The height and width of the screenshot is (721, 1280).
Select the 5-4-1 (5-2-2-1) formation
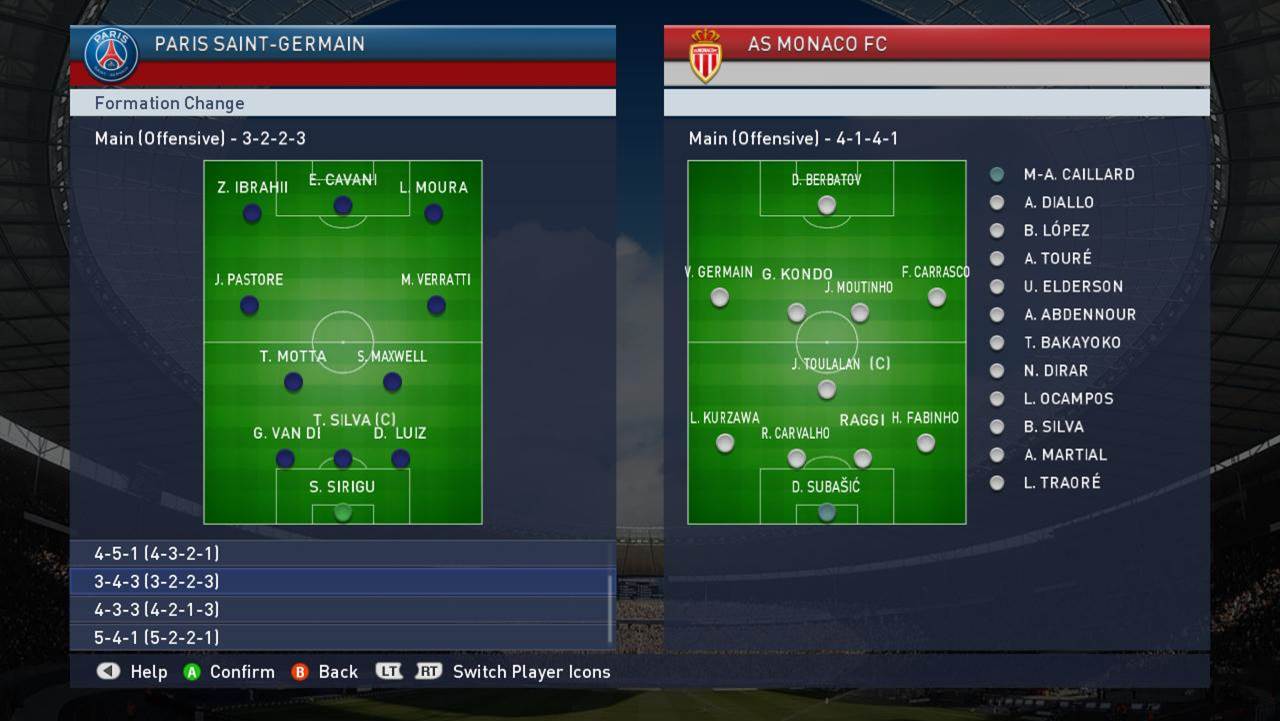pyautogui.click(x=340, y=637)
